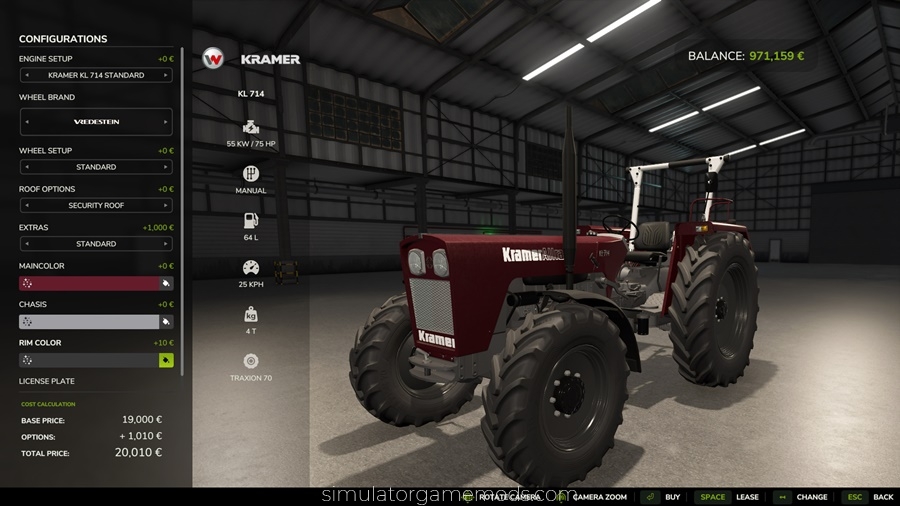This screenshot has width=900, height=506.
Task: Change roof options to next choice
Action: tap(166, 205)
